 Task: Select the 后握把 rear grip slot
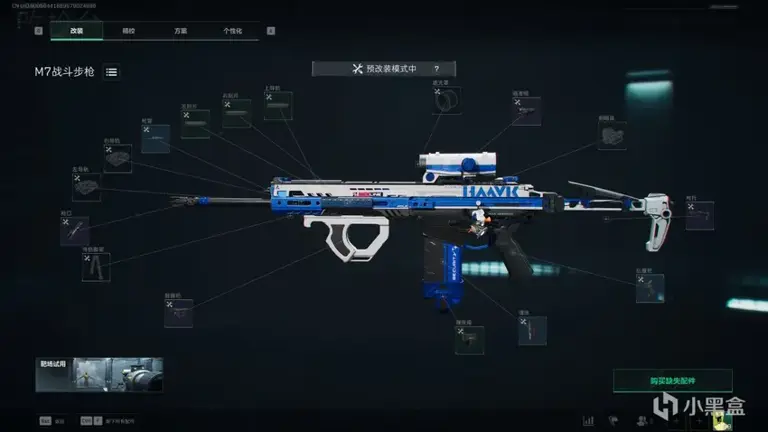[x=650, y=288]
